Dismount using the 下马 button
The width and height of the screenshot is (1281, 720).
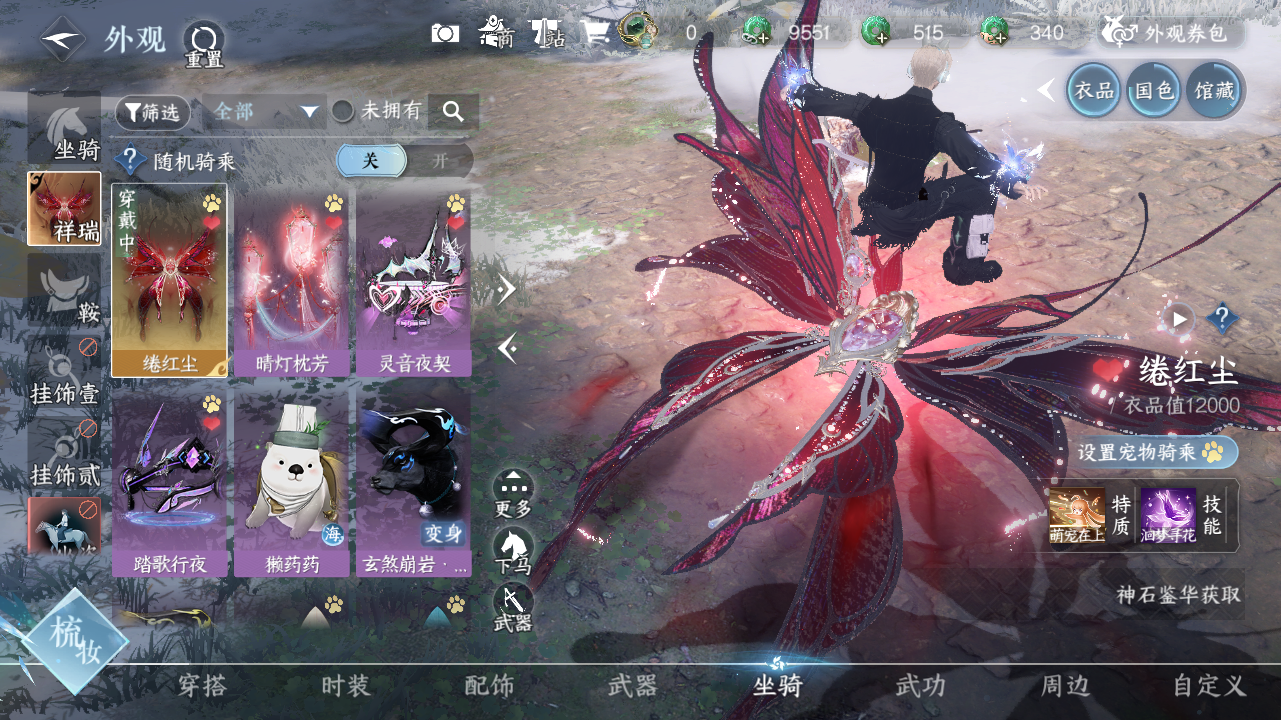click(513, 550)
